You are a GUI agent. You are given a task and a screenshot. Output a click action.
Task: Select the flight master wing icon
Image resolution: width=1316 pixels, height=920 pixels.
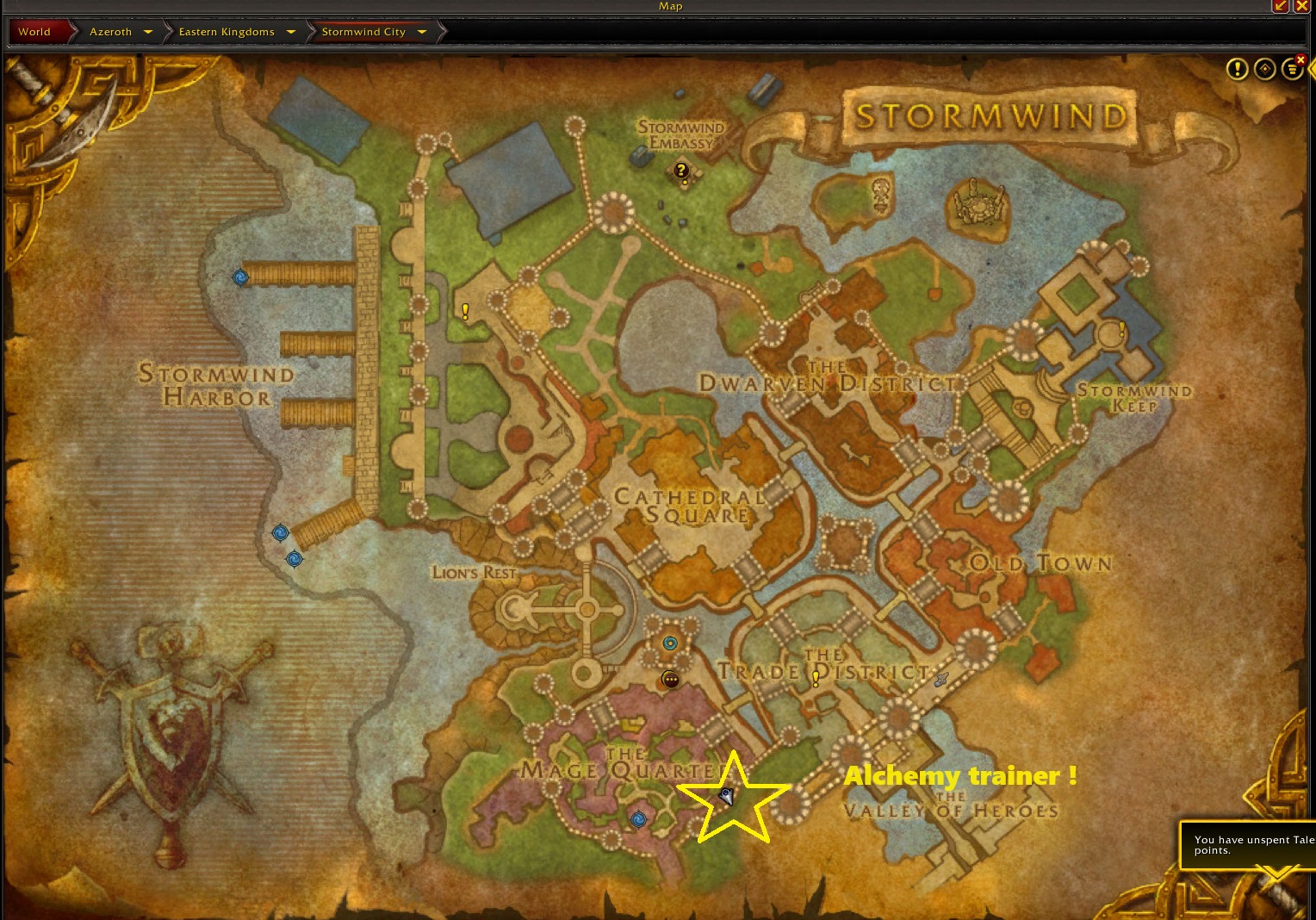tap(941, 679)
